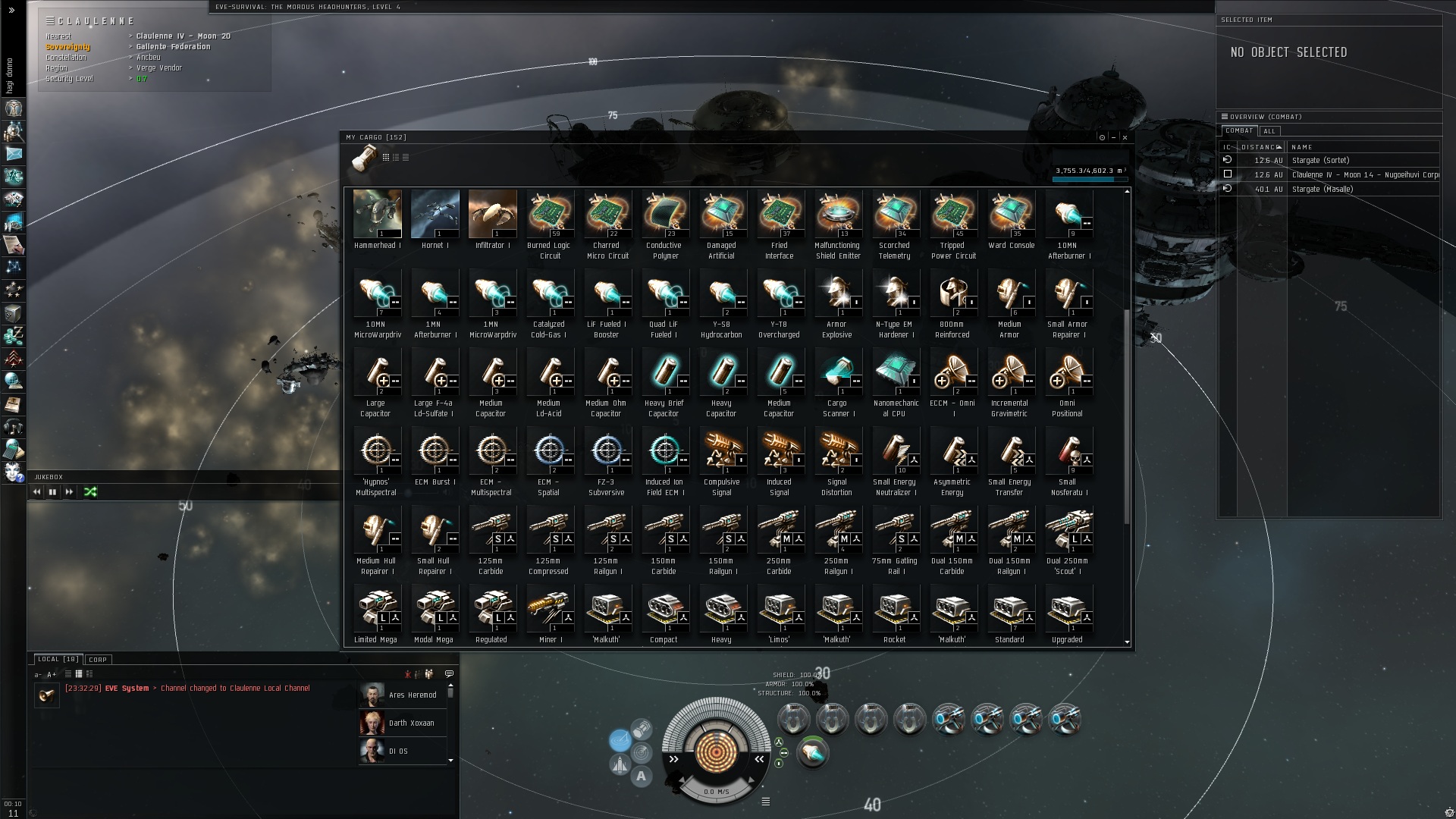Select Stargate (Sortet) in the overview

coord(1320,161)
